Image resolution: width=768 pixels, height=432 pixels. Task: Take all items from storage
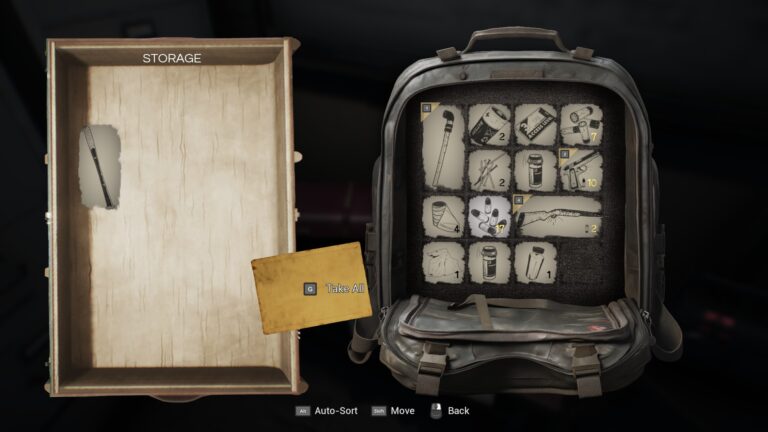pos(310,288)
